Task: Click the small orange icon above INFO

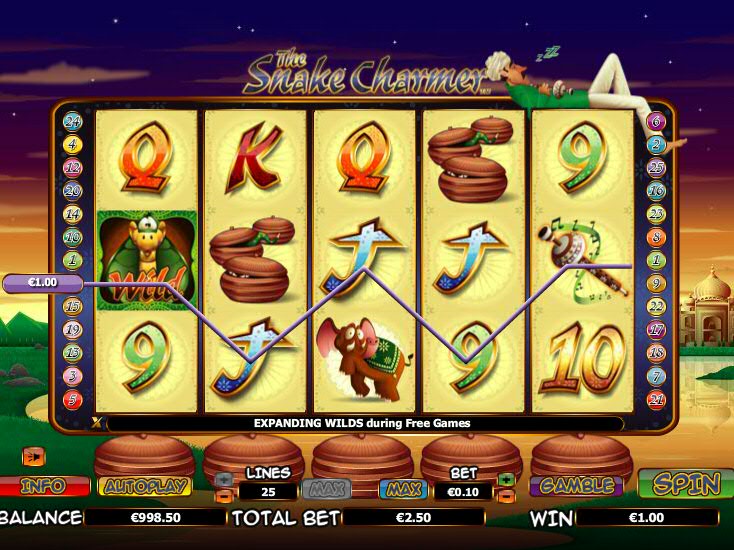Action: tap(33, 457)
